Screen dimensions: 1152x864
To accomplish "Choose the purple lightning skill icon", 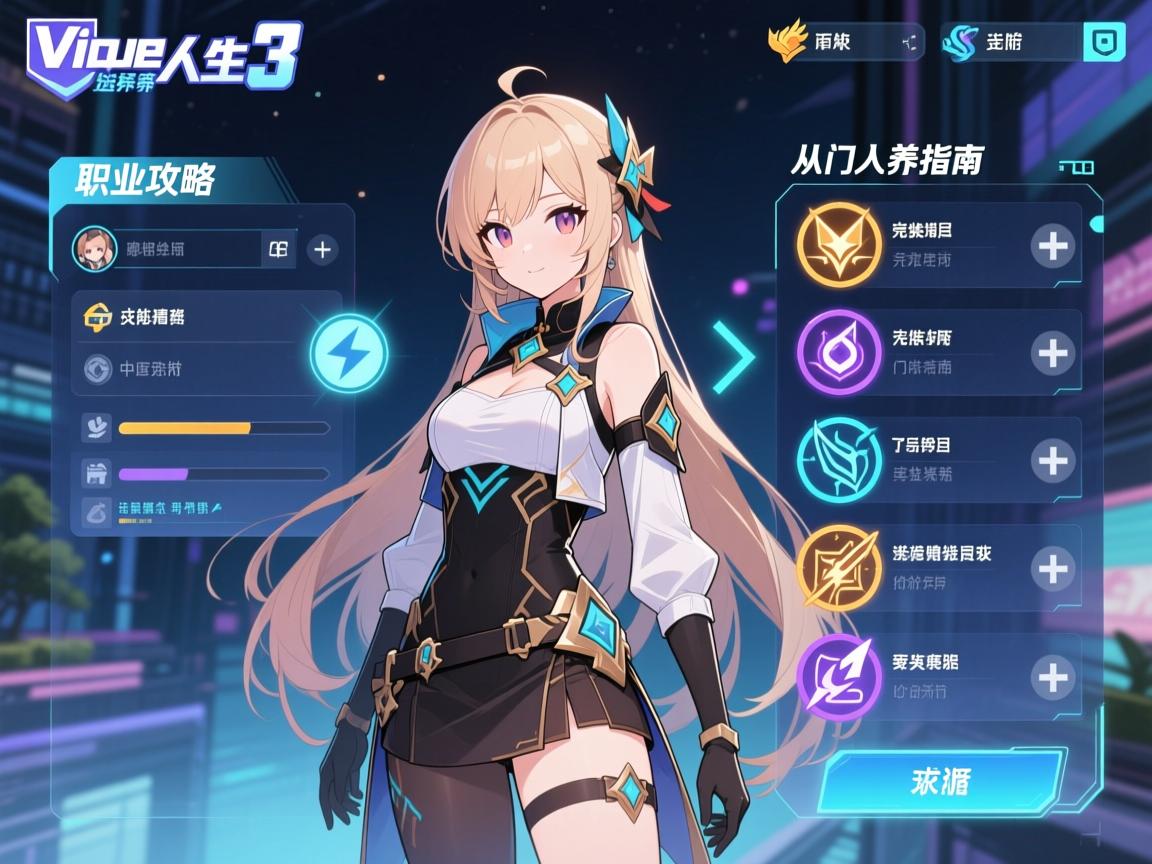I will [839, 677].
